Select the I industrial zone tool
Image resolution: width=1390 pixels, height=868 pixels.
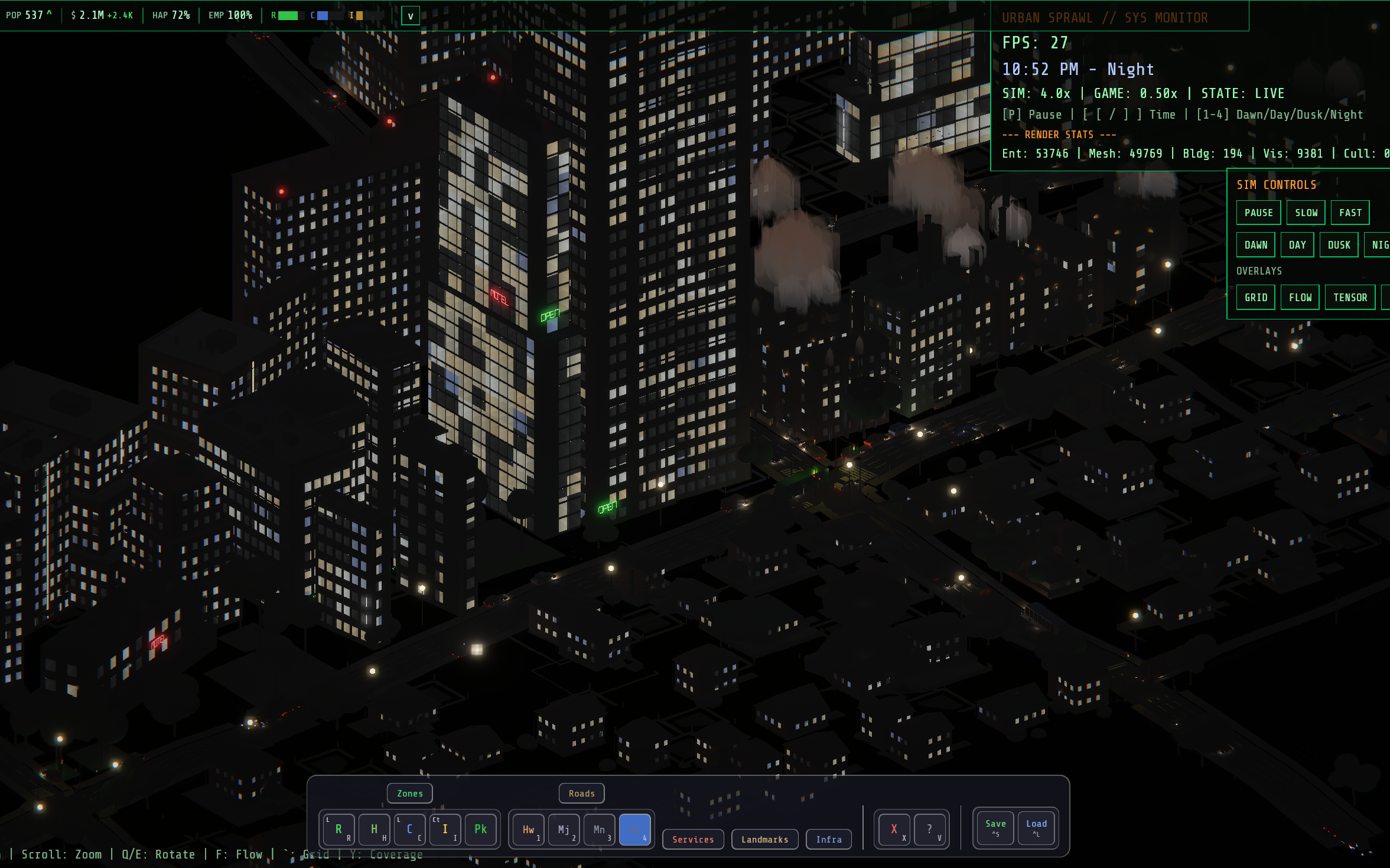[x=445, y=828]
